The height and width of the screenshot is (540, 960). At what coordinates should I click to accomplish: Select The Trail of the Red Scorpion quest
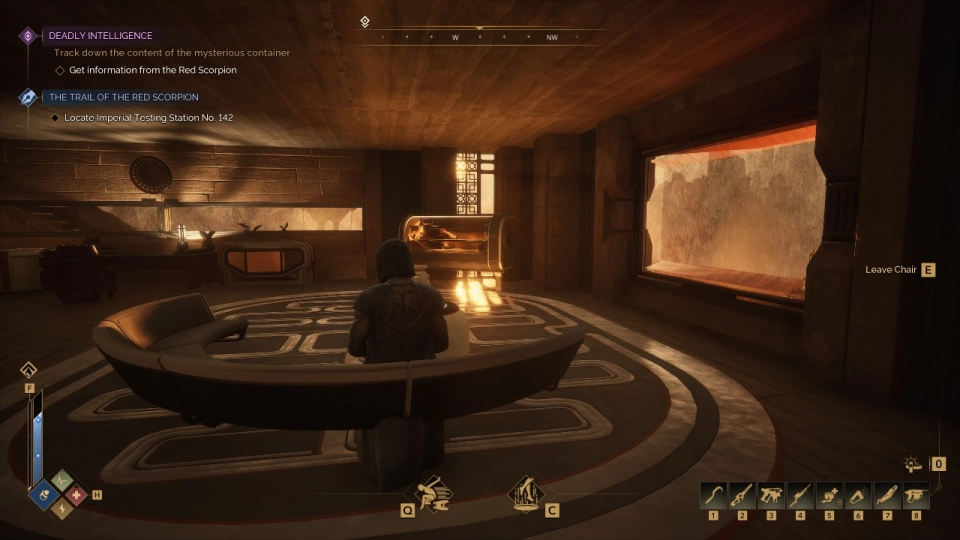pyautogui.click(x=123, y=97)
